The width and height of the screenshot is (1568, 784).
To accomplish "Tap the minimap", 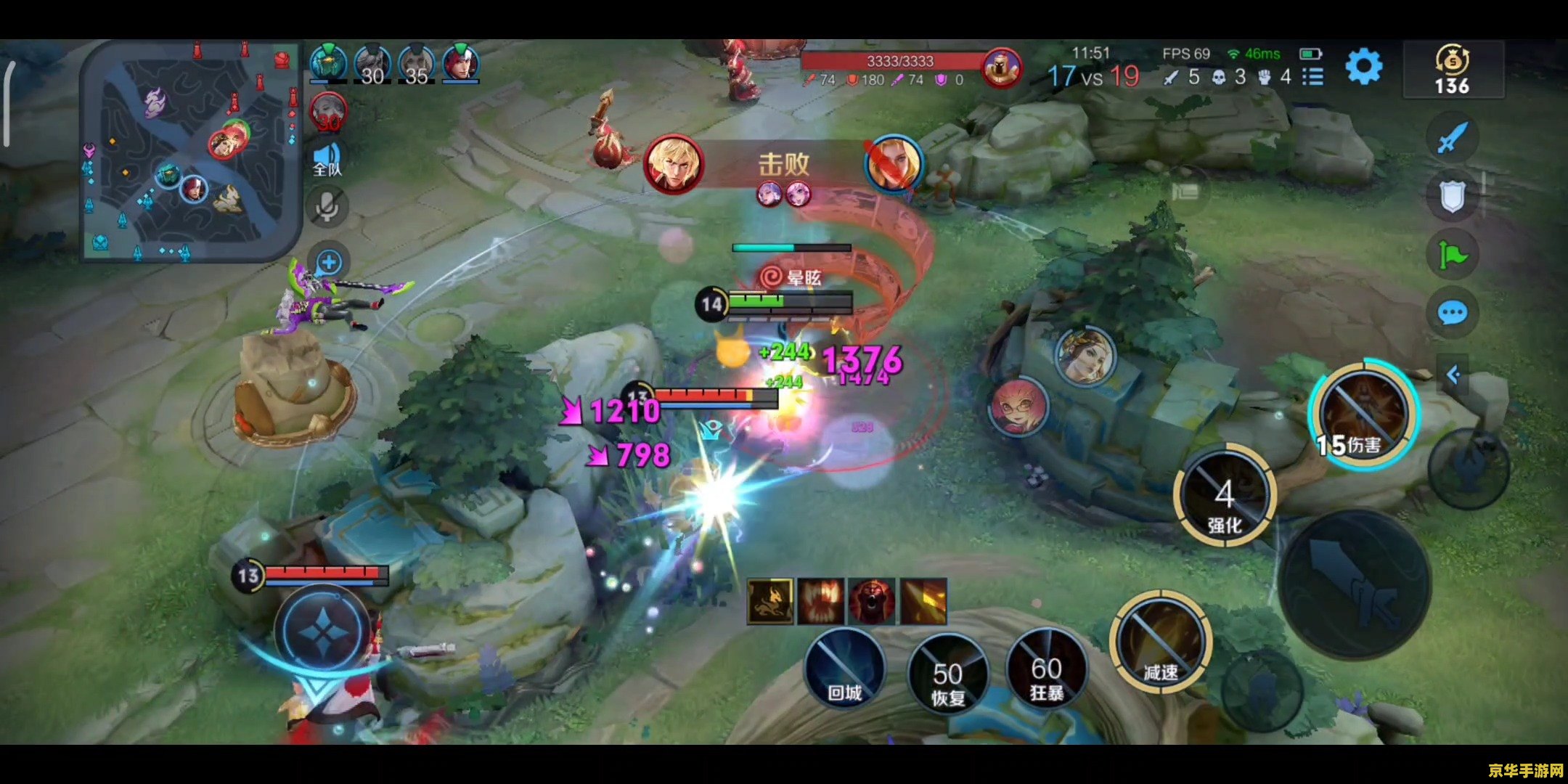I will [190, 151].
